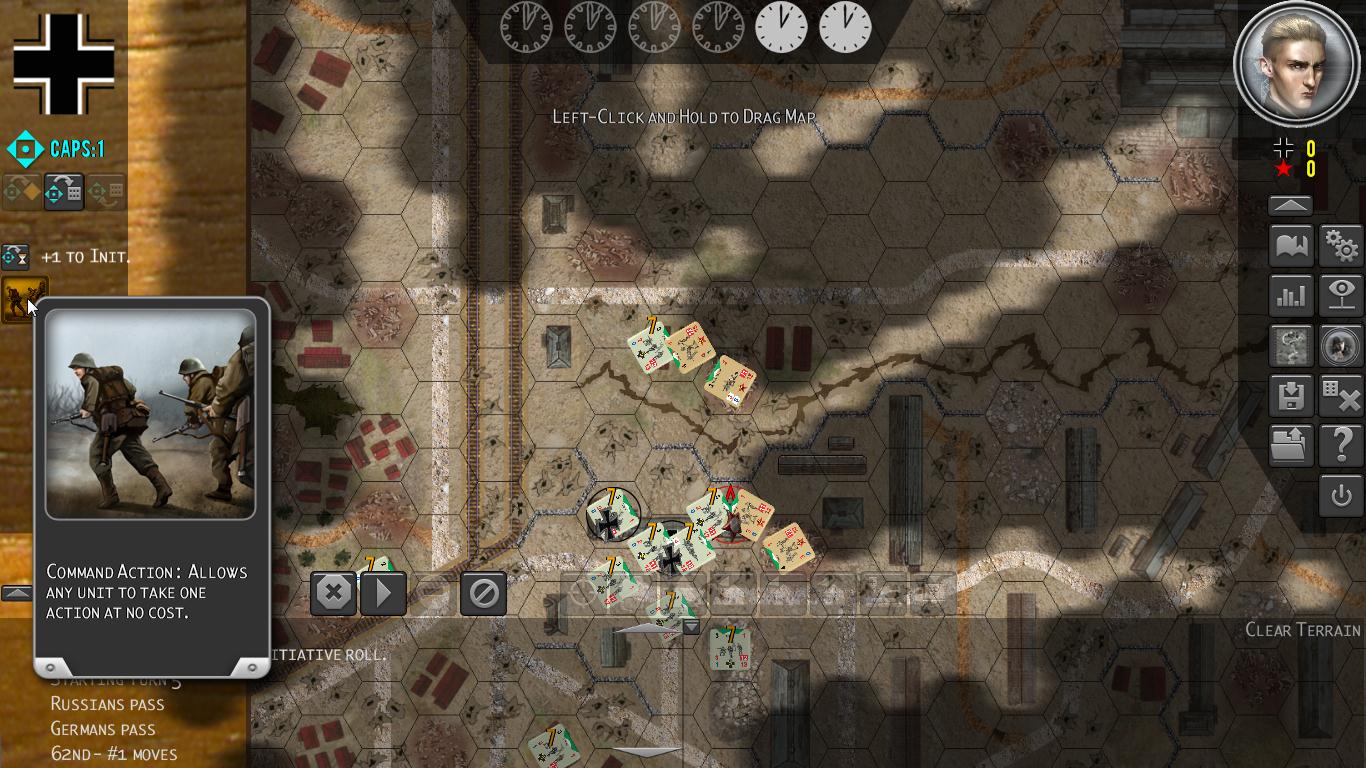The height and width of the screenshot is (768, 1366).
Task: Open help via the question mark icon
Action: pos(1341,445)
